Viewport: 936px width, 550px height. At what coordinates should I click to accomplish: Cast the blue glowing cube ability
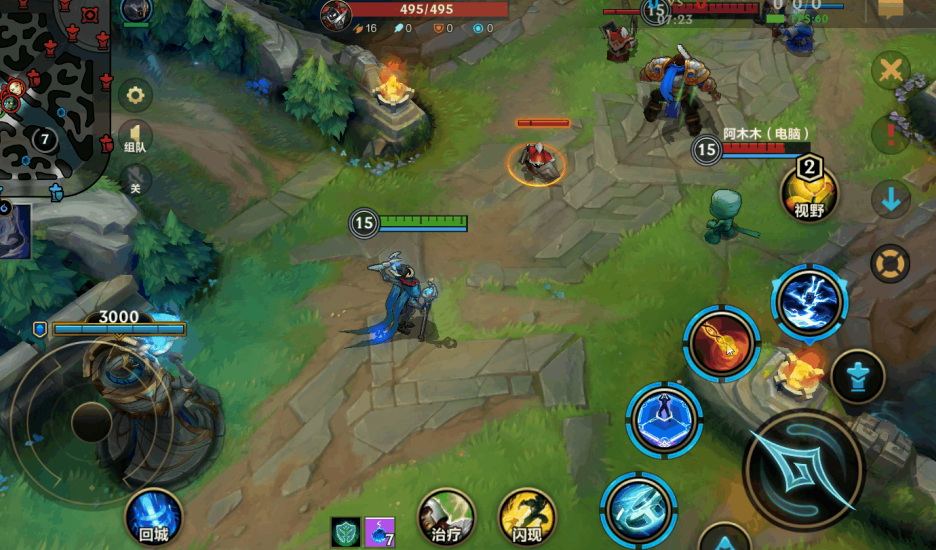pyautogui.click(x=665, y=418)
